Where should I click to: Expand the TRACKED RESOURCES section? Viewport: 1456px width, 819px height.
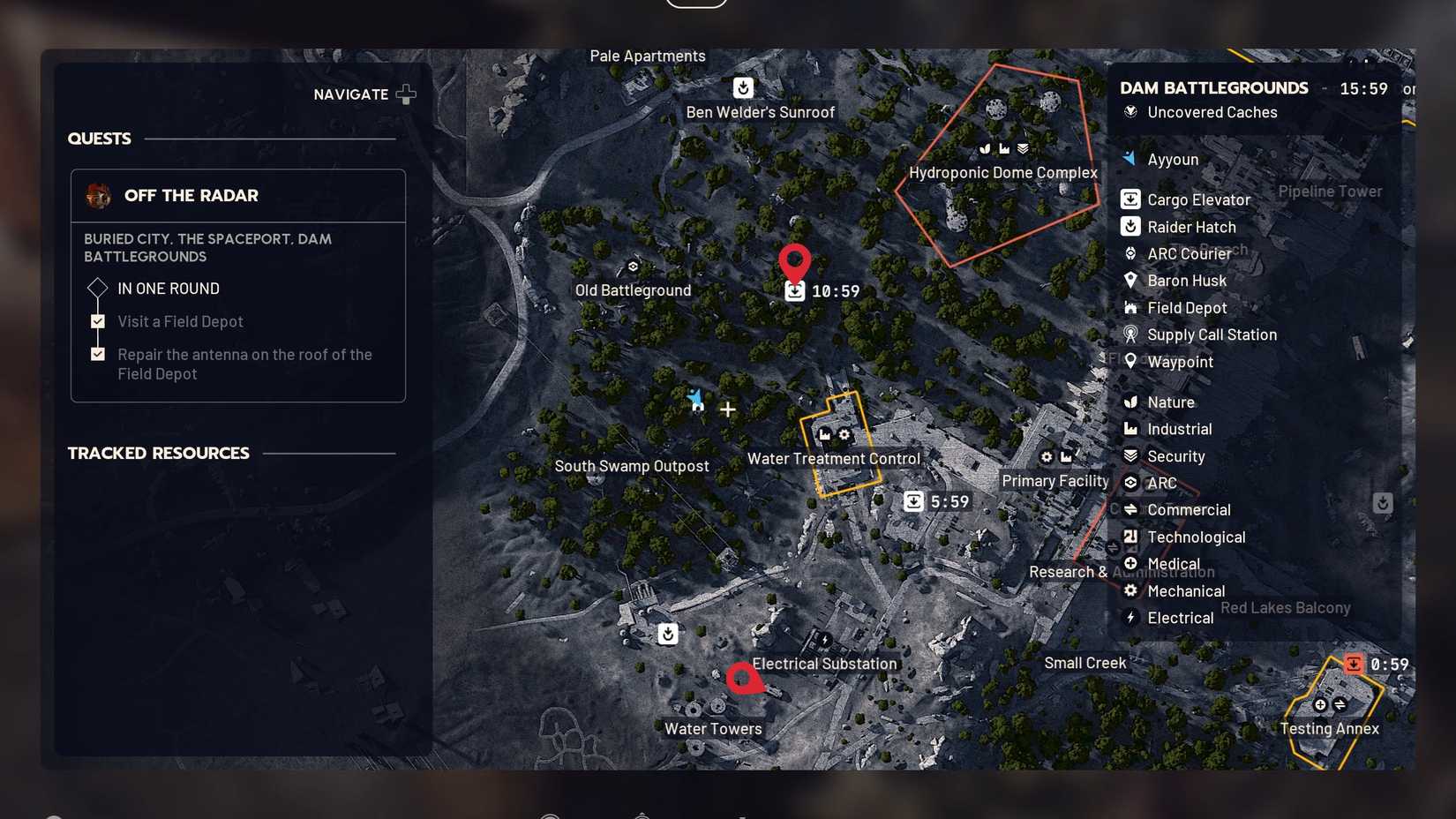coord(158,453)
